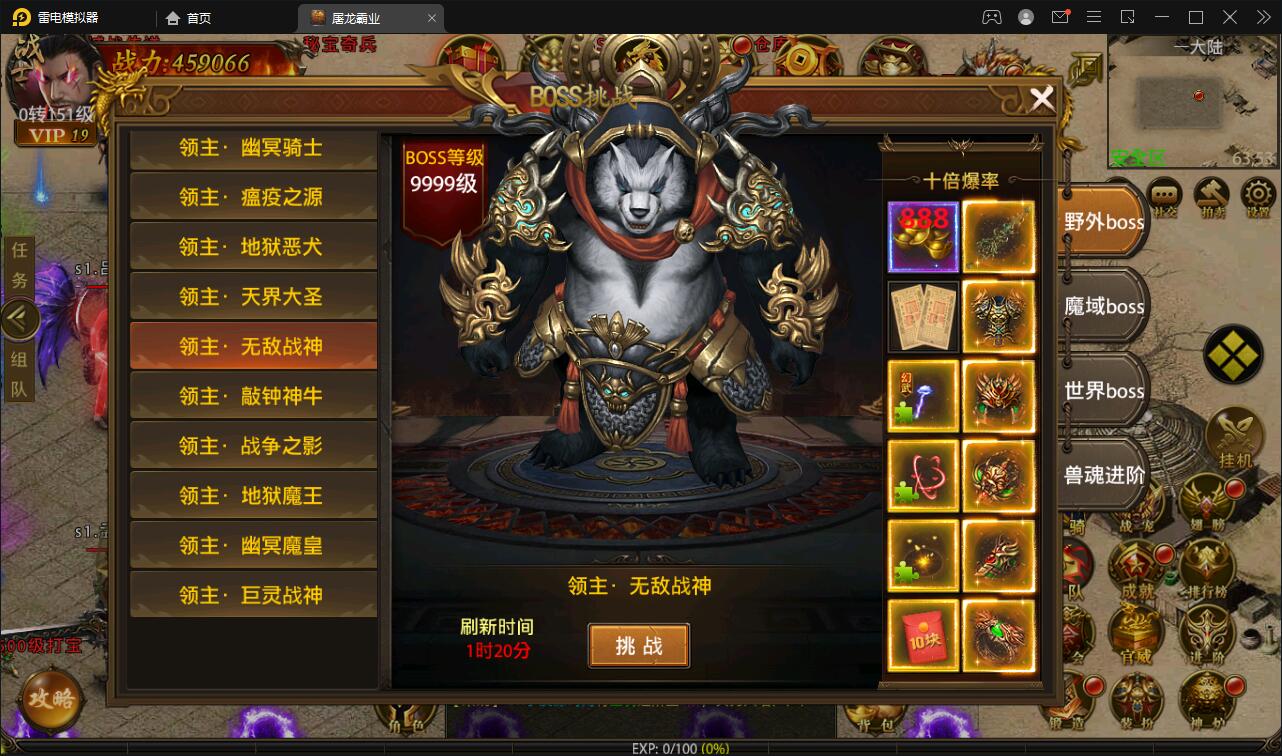The height and width of the screenshot is (756, 1282).
Task: Click the EXP progress bar at the bottom
Action: click(641, 746)
